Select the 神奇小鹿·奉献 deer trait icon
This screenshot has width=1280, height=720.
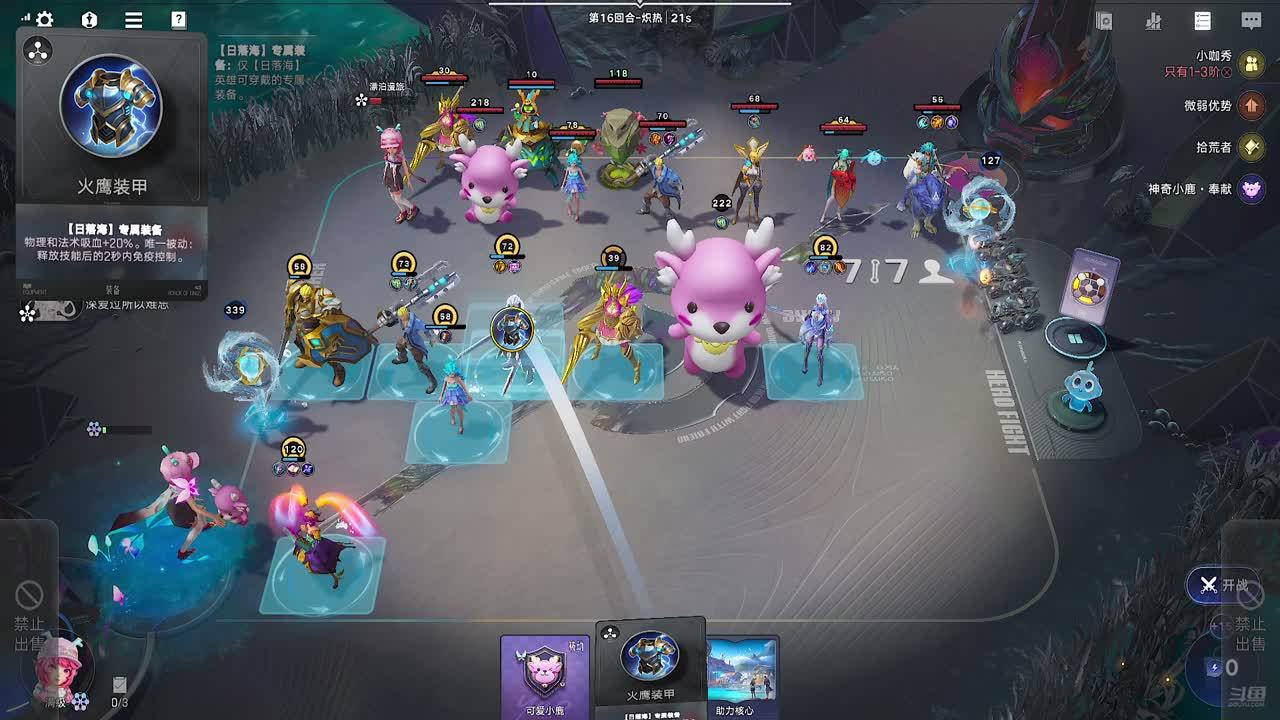pos(1251,188)
